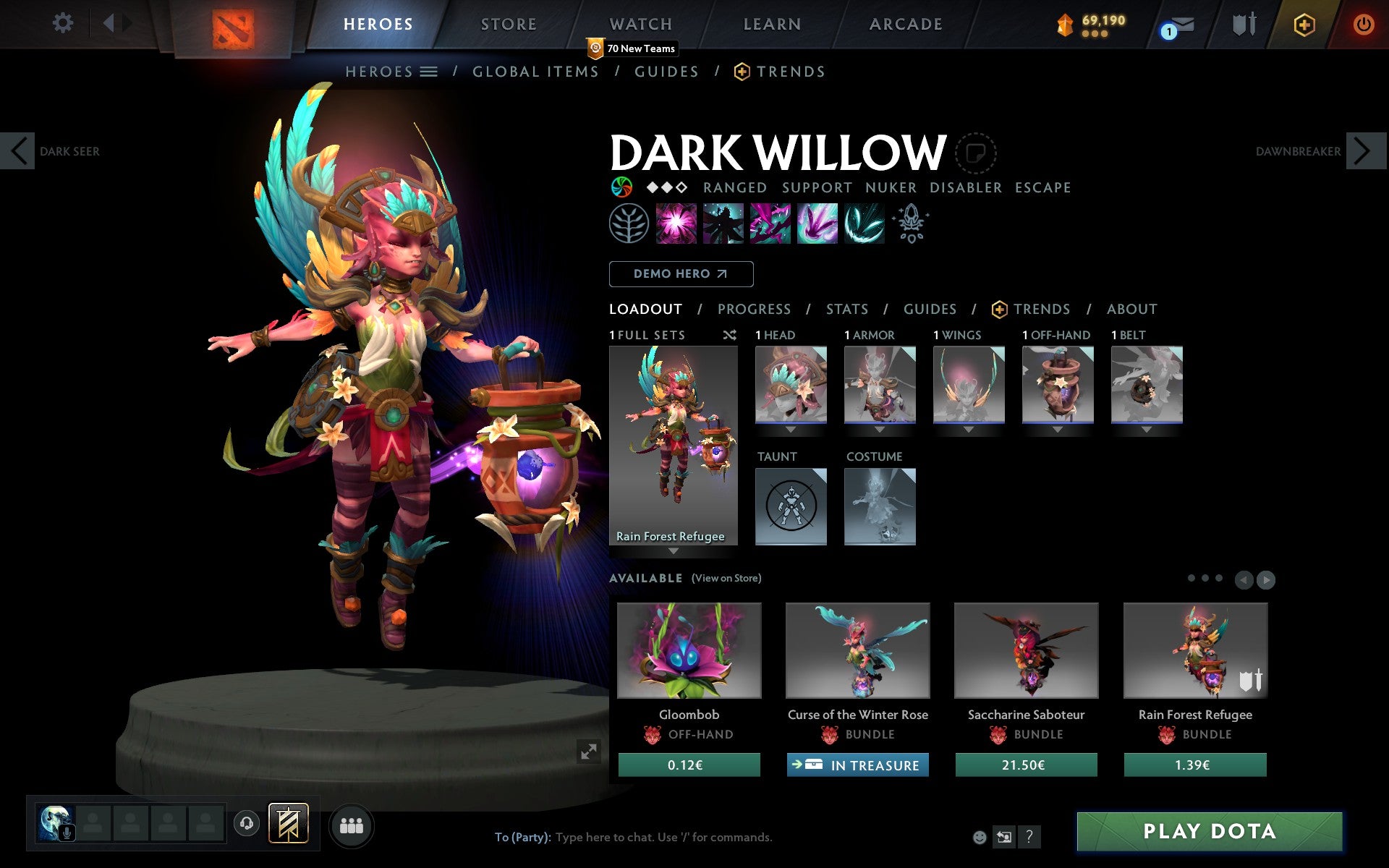The width and height of the screenshot is (1389, 868).
Task: Click the power button to quit Dota
Action: tap(1363, 24)
